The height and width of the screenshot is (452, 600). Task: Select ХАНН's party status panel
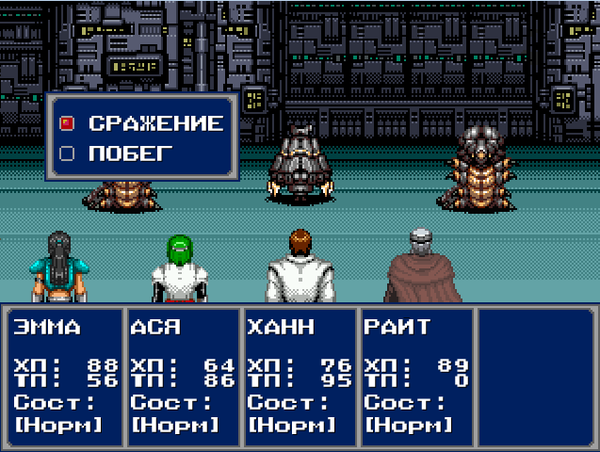(x=298, y=375)
